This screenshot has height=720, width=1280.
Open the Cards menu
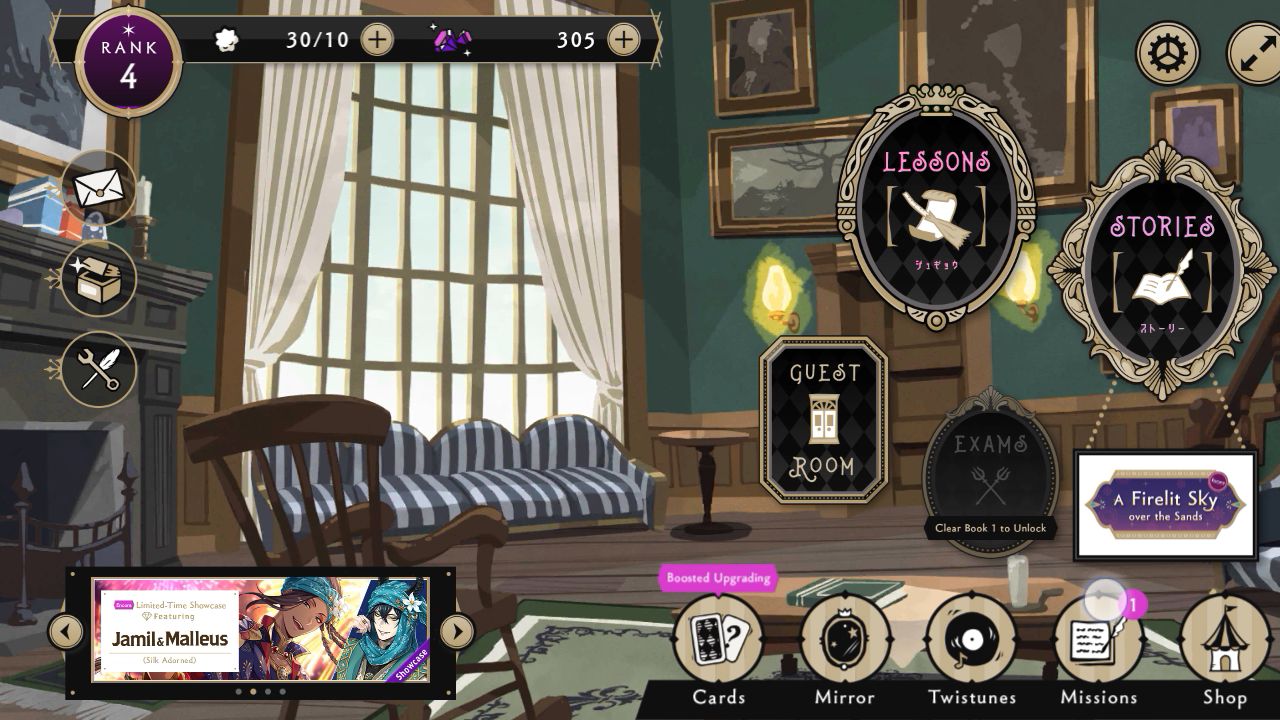718,642
